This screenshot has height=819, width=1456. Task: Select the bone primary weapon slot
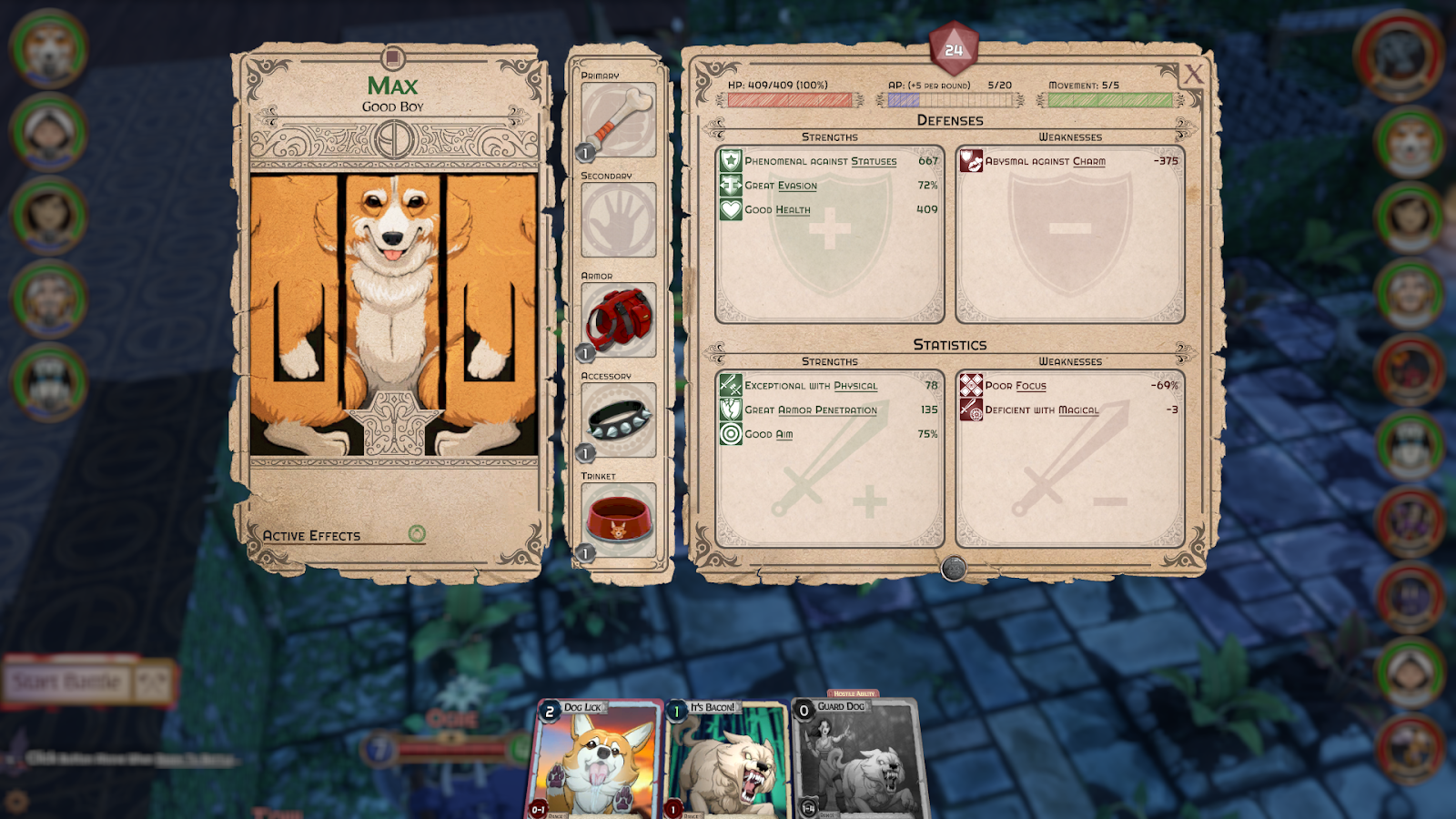pyautogui.click(x=618, y=120)
